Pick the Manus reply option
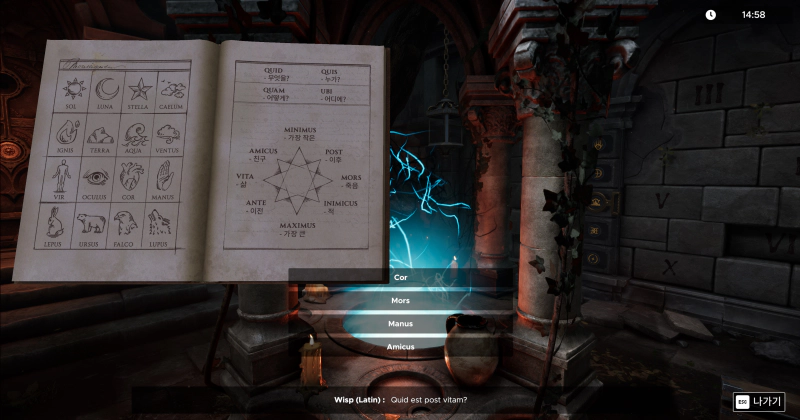Image resolution: width=800 pixels, height=420 pixels. point(400,324)
